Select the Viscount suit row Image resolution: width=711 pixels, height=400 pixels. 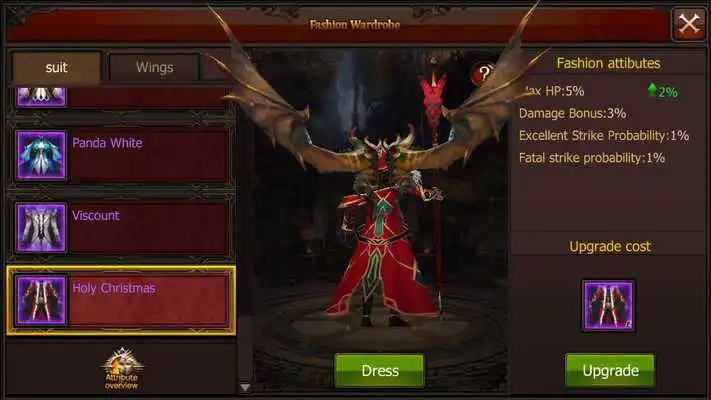click(120, 227)
